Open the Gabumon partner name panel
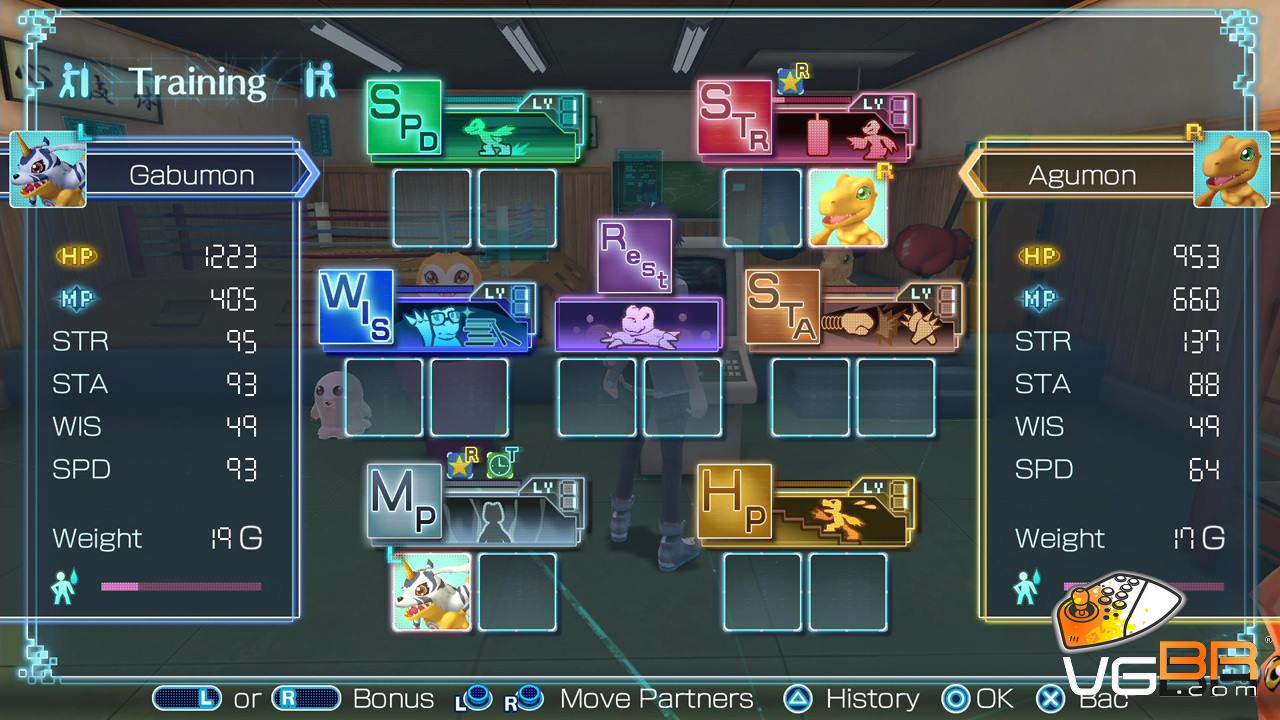The image size is (1280, 720). point(192,175)
